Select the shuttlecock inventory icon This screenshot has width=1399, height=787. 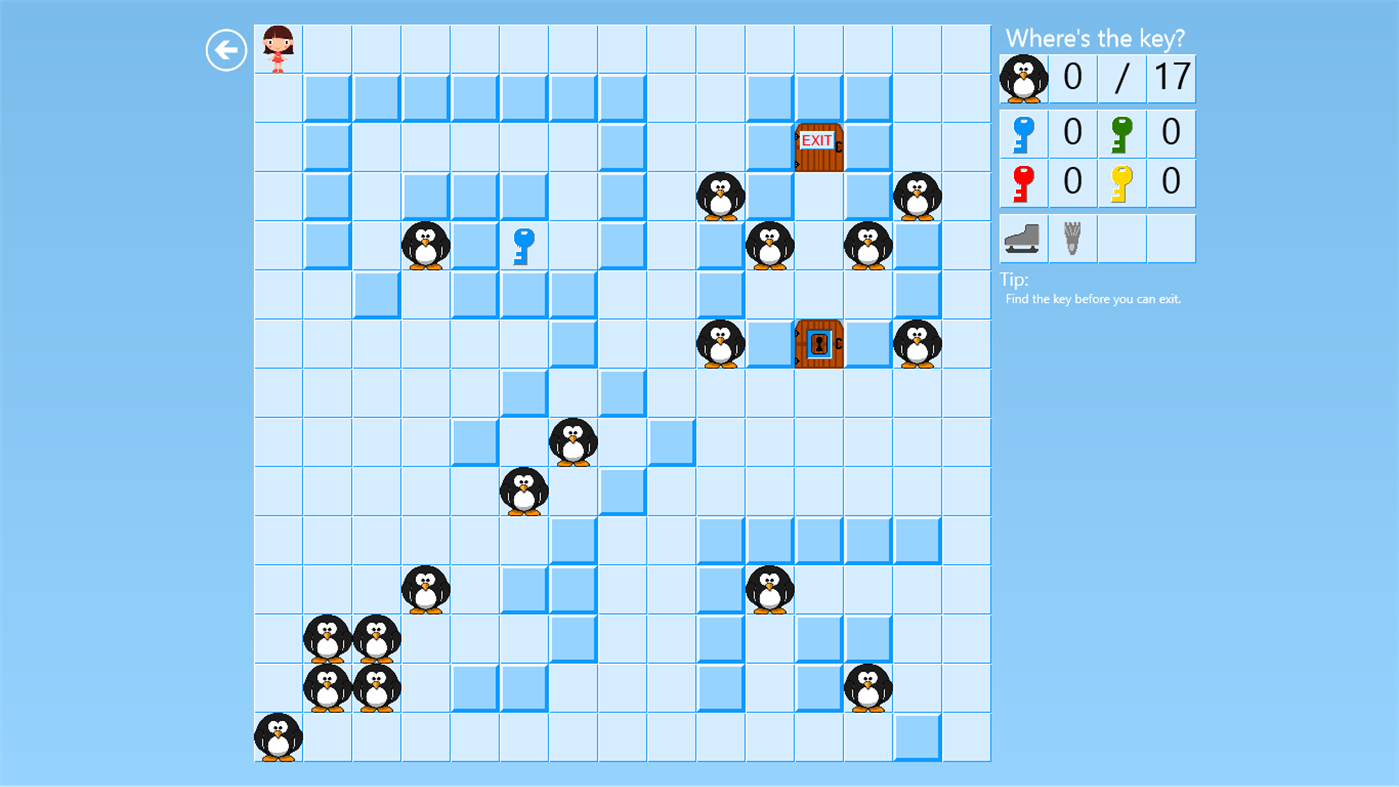point(1071,237)
